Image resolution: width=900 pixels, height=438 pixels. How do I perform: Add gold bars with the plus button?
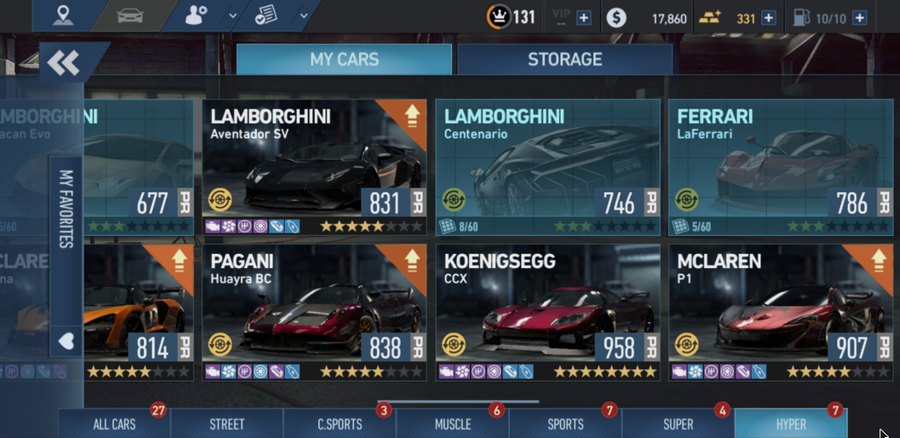tap(769, 18)
